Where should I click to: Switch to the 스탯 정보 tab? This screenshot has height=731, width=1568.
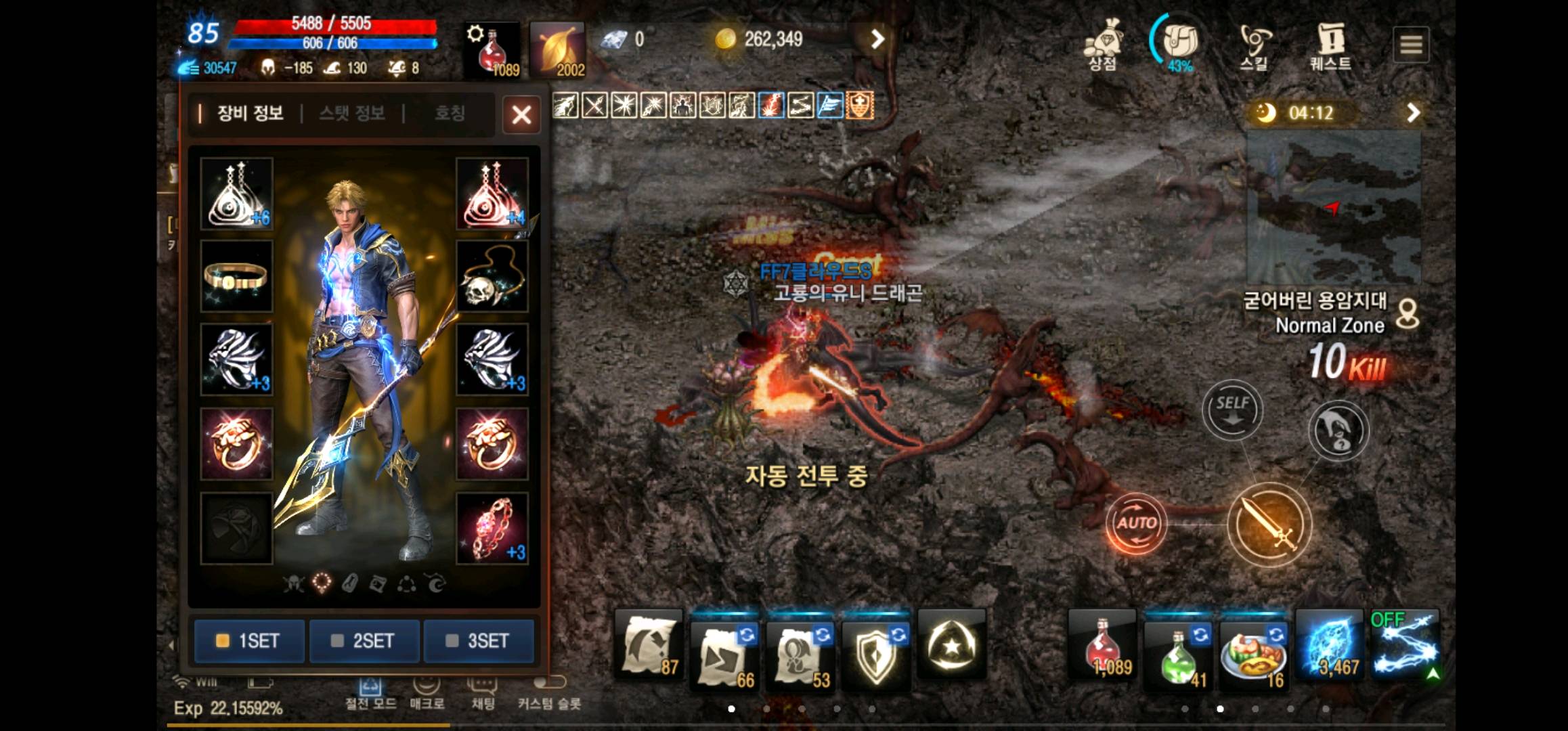[x=351, y=114]
